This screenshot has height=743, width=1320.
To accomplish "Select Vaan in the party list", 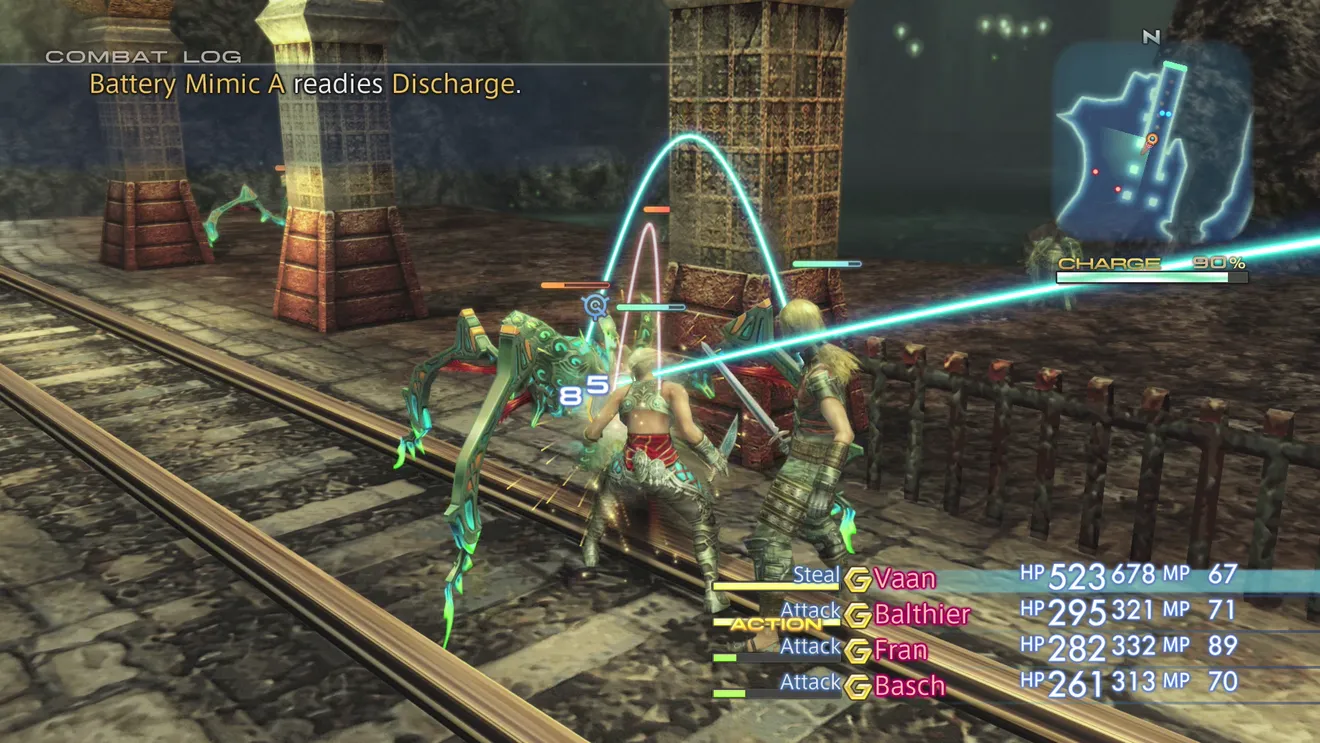I will pyautogui.click(x=904, y=579).
